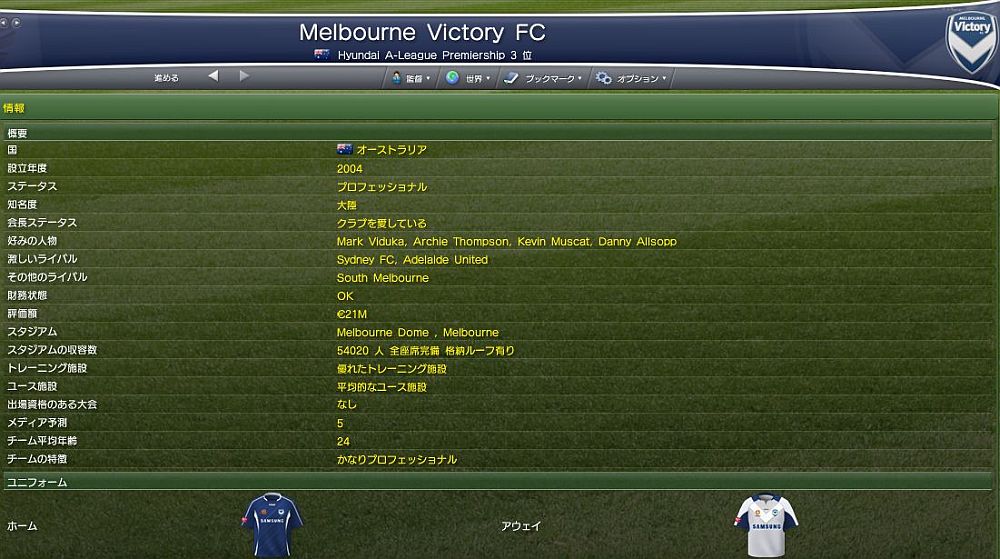1000x559 pixels.
Task: Open rival club Adelaide United
Action: coord(445,260)
